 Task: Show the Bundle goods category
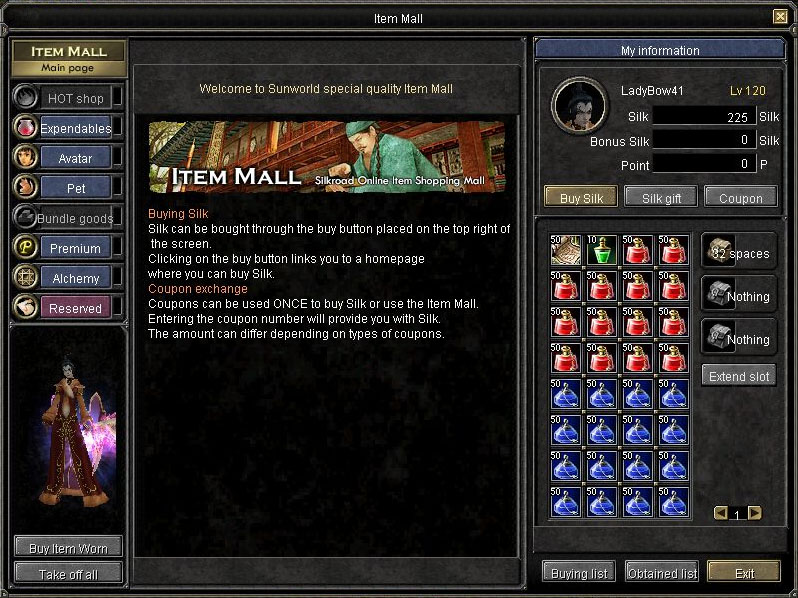pyautogui.click(x=75, y=218)
